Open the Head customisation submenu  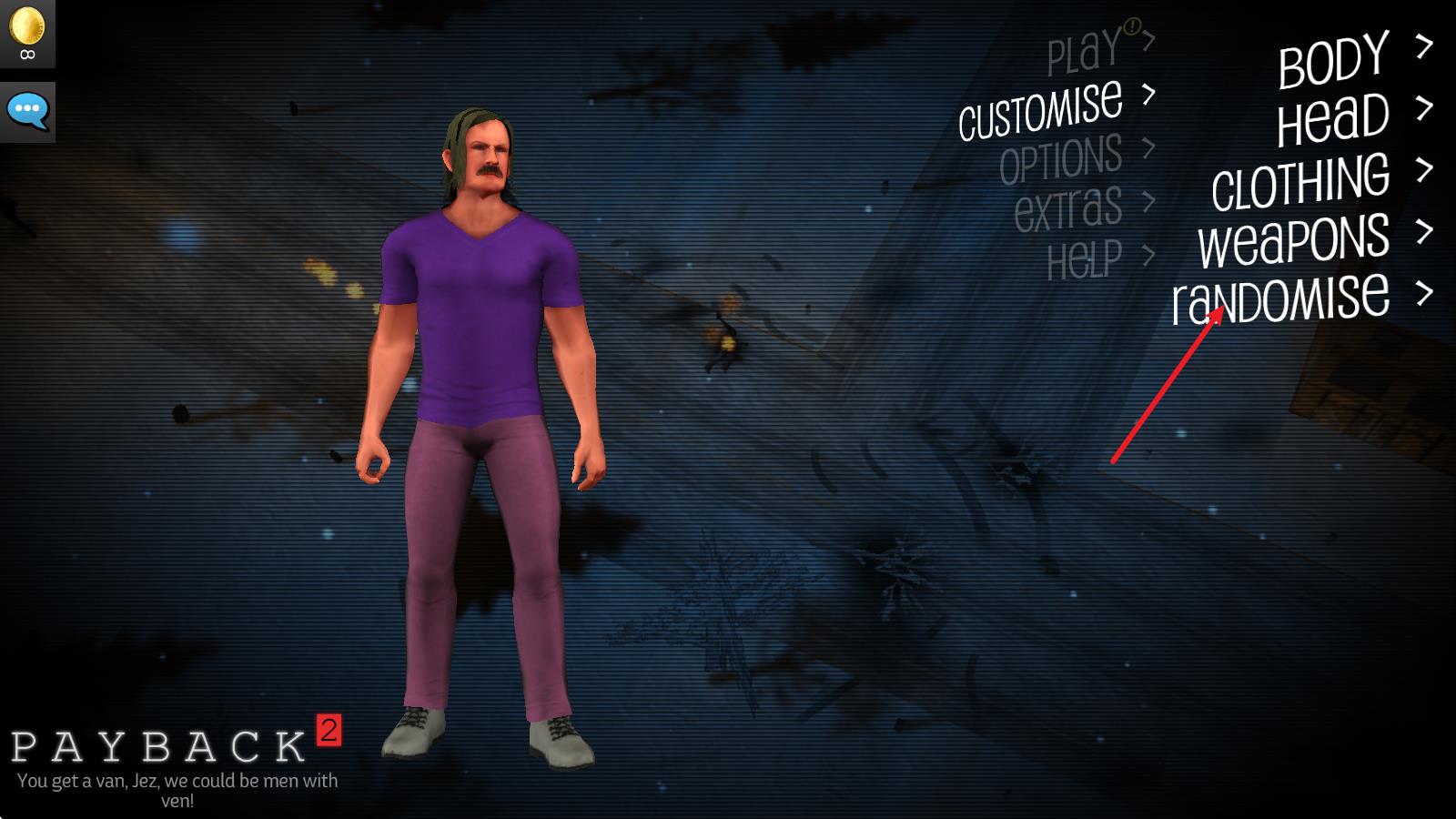point(1333,120)
